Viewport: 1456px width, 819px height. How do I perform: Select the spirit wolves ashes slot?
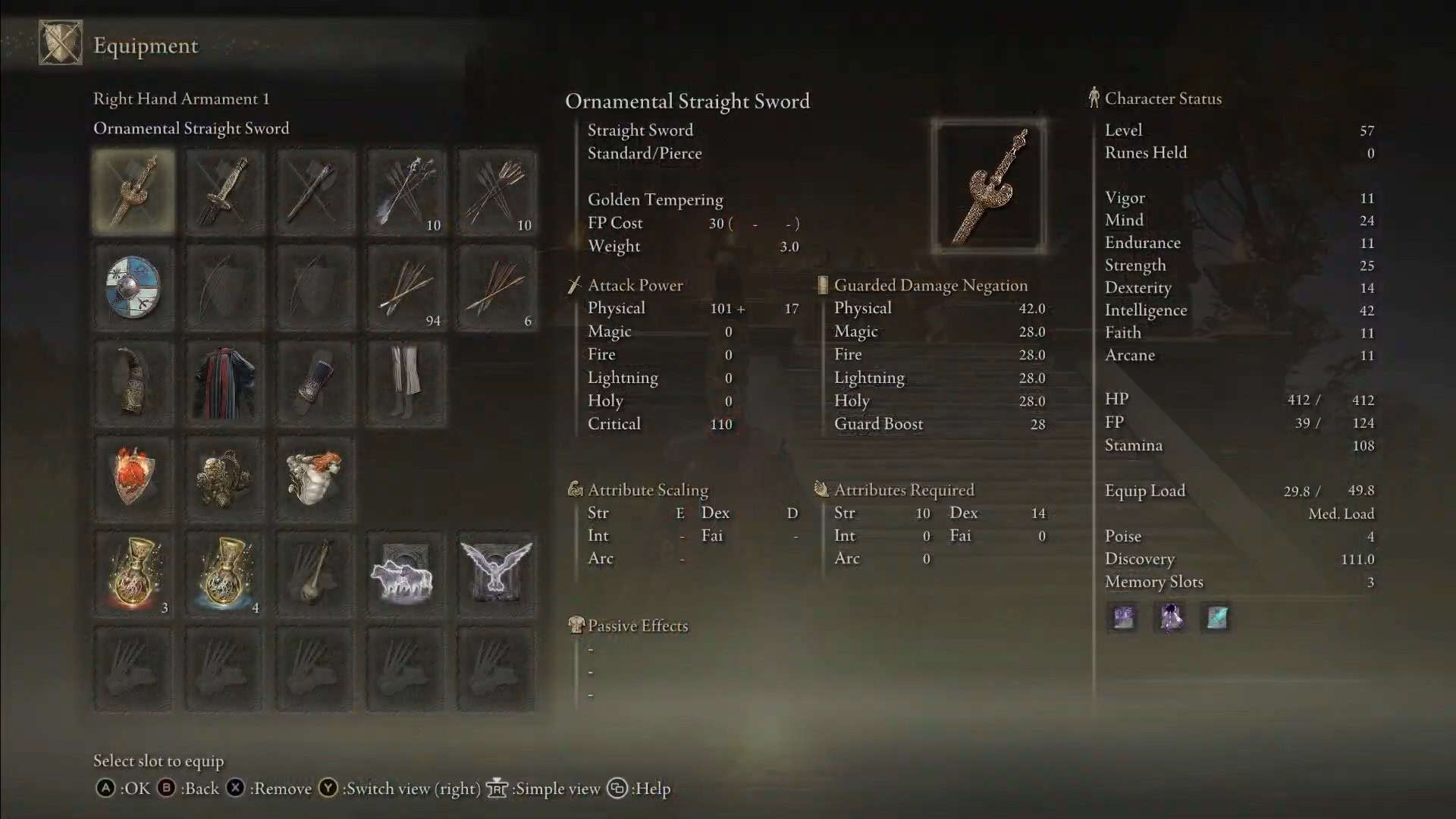coord(406,574)
